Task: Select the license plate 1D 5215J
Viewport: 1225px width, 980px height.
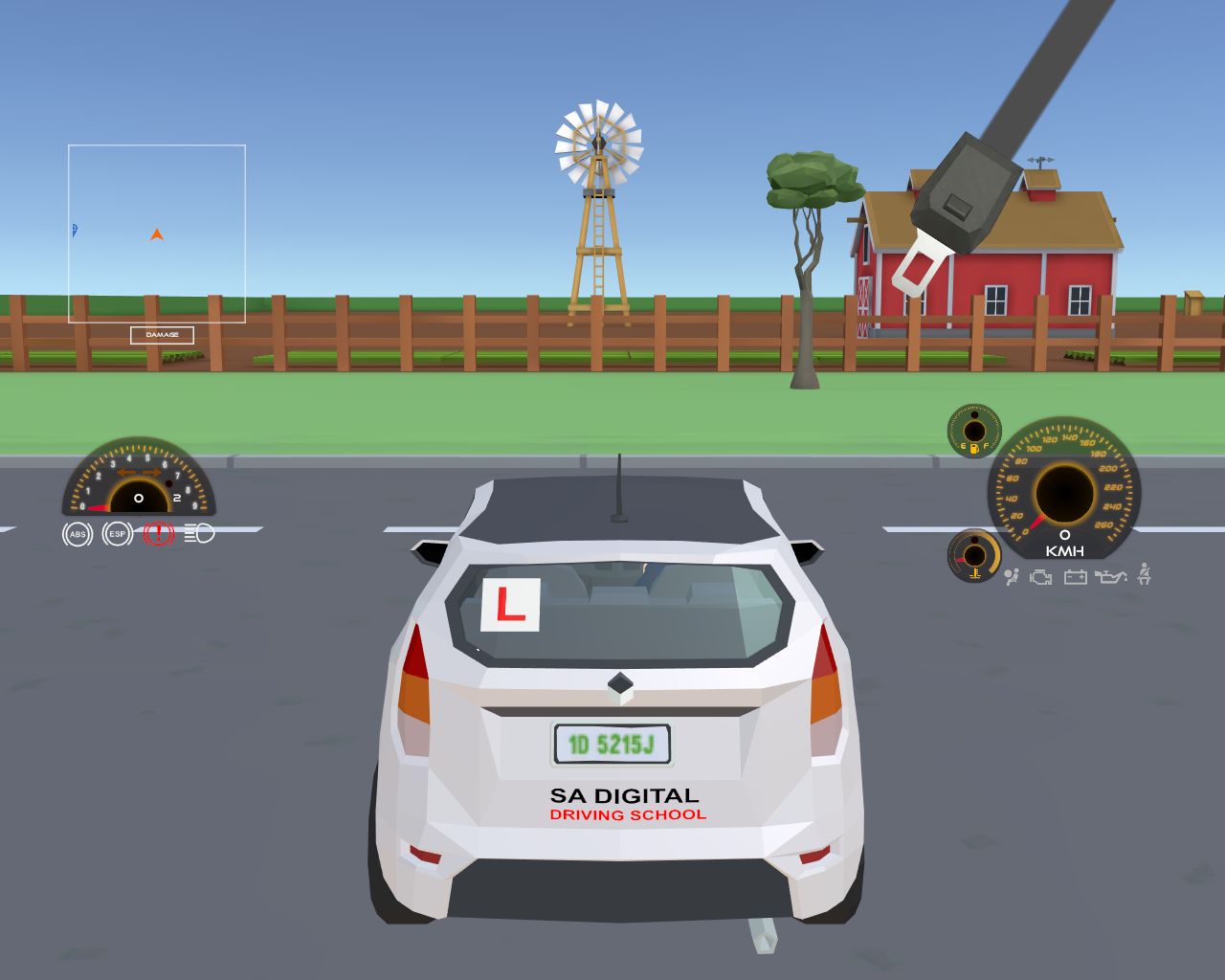Action: [611, 742]
